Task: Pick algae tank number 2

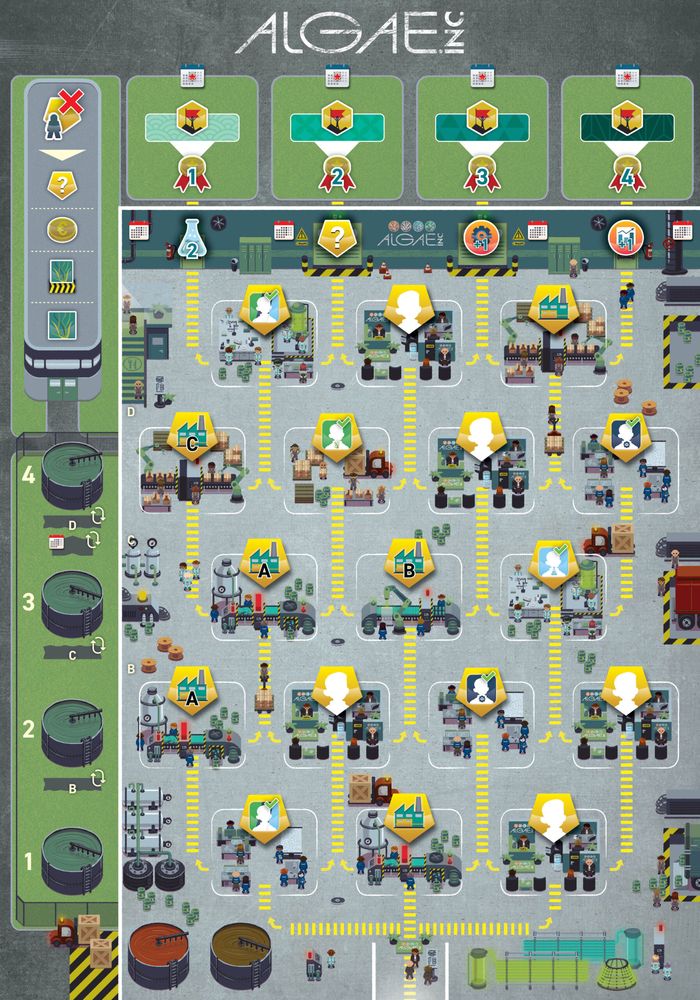Action: point(70,730)
